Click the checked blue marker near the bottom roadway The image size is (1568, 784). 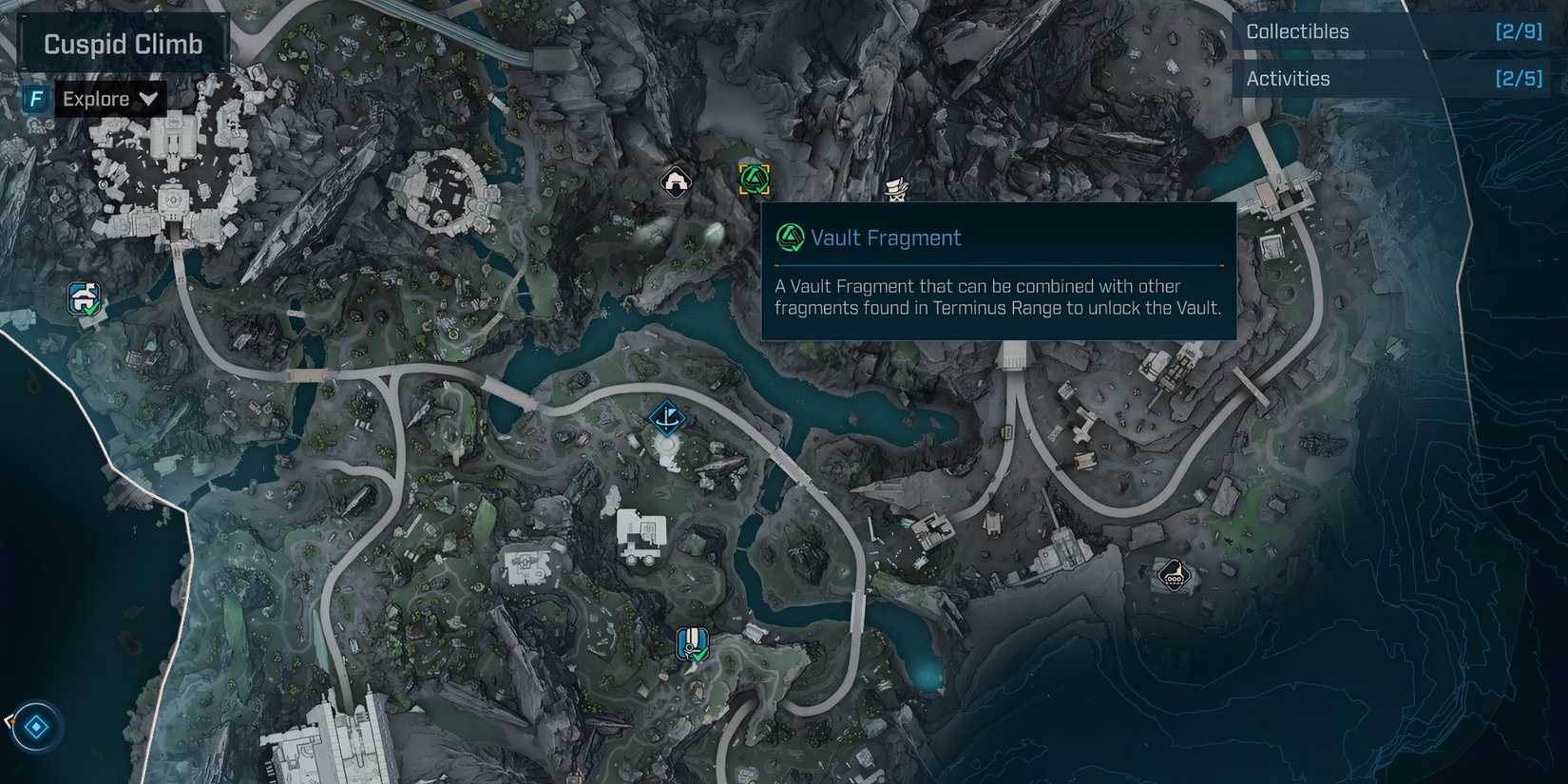tap(692, 644)
